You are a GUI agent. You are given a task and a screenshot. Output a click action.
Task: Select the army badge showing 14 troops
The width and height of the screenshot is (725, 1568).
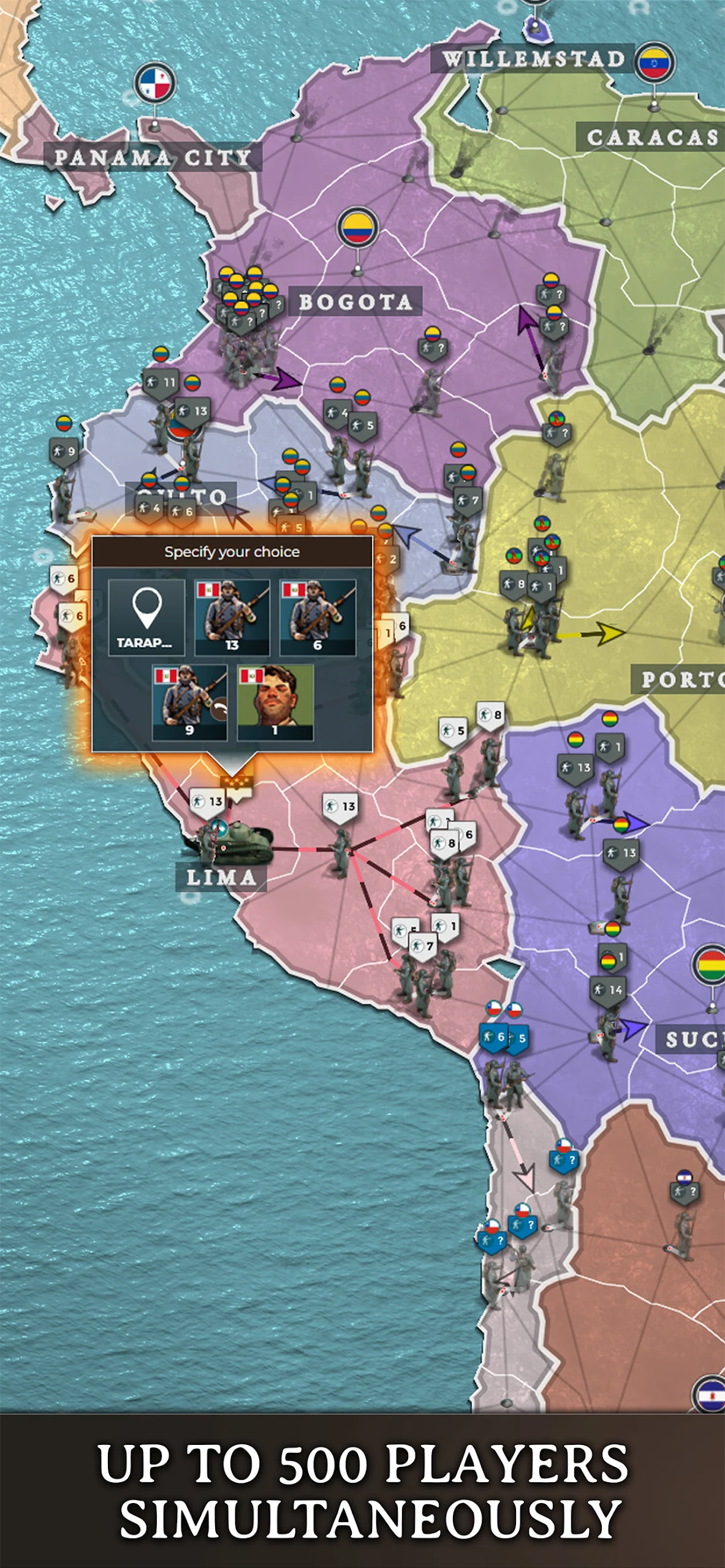[609, 990]
